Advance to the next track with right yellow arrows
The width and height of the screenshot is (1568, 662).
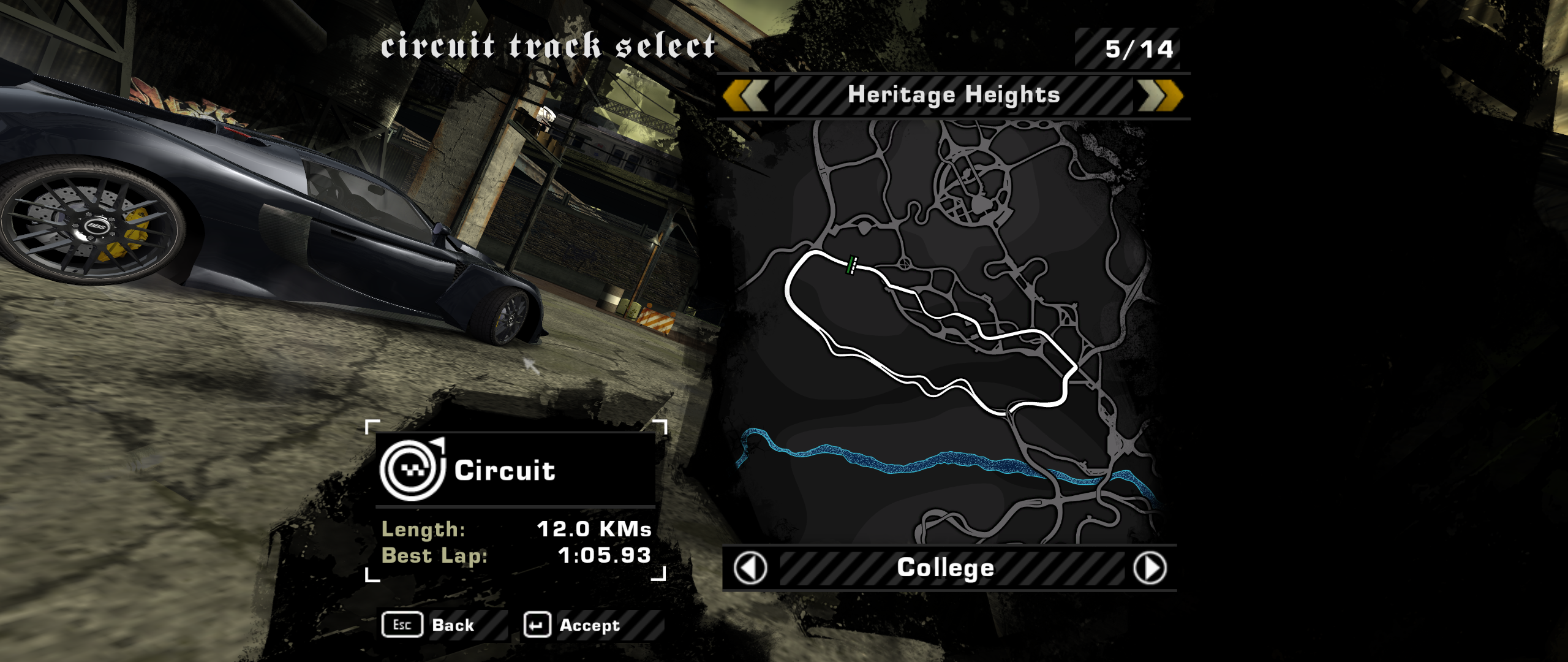(x=1159, y=96)
